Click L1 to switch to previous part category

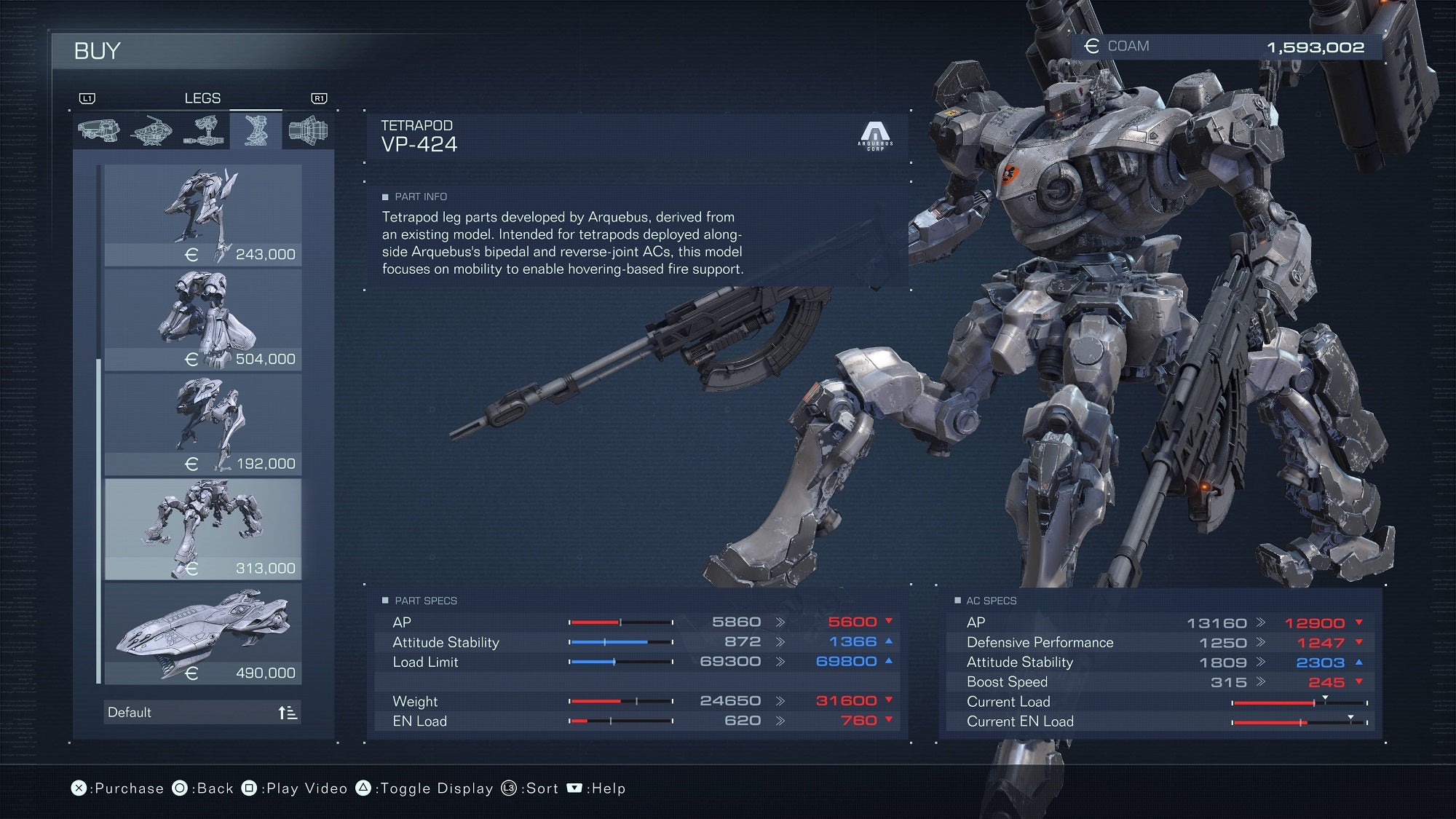[x=87, y=98]
